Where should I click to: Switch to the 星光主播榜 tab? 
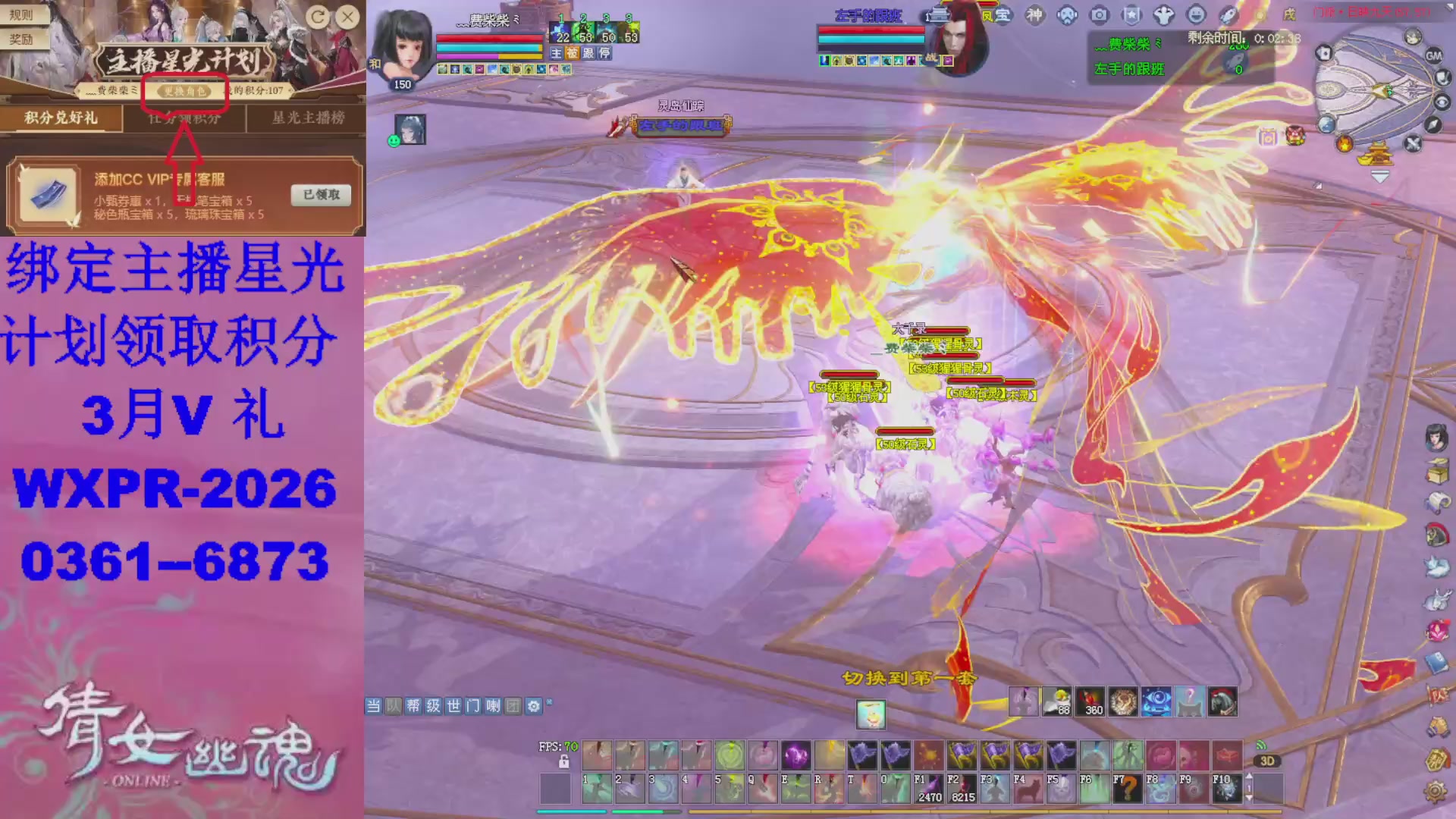(x=305, y=119)
